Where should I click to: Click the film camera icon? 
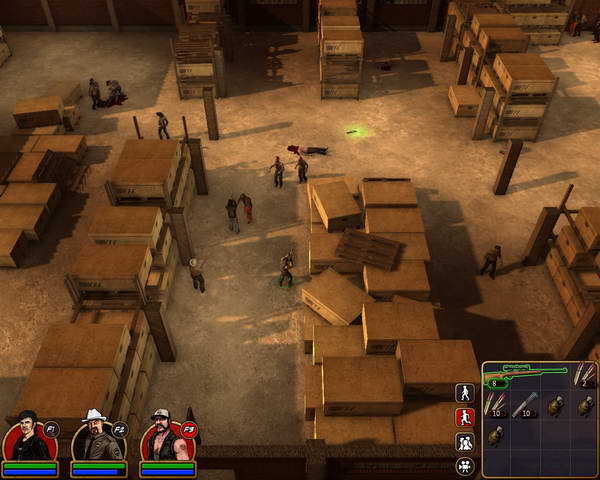(464, 466)
